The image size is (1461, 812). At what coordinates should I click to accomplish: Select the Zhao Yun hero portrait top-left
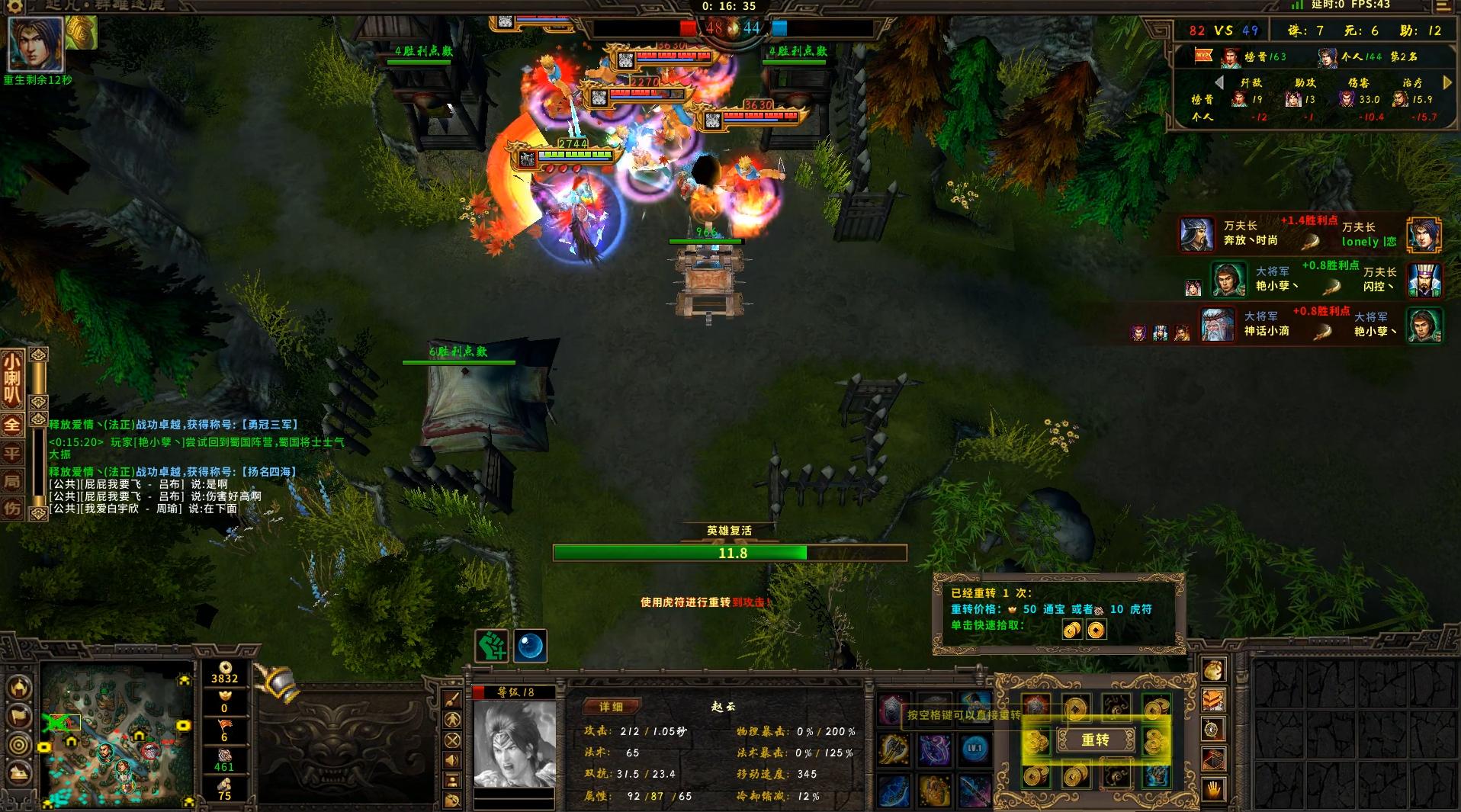click(x=35, y=43)
